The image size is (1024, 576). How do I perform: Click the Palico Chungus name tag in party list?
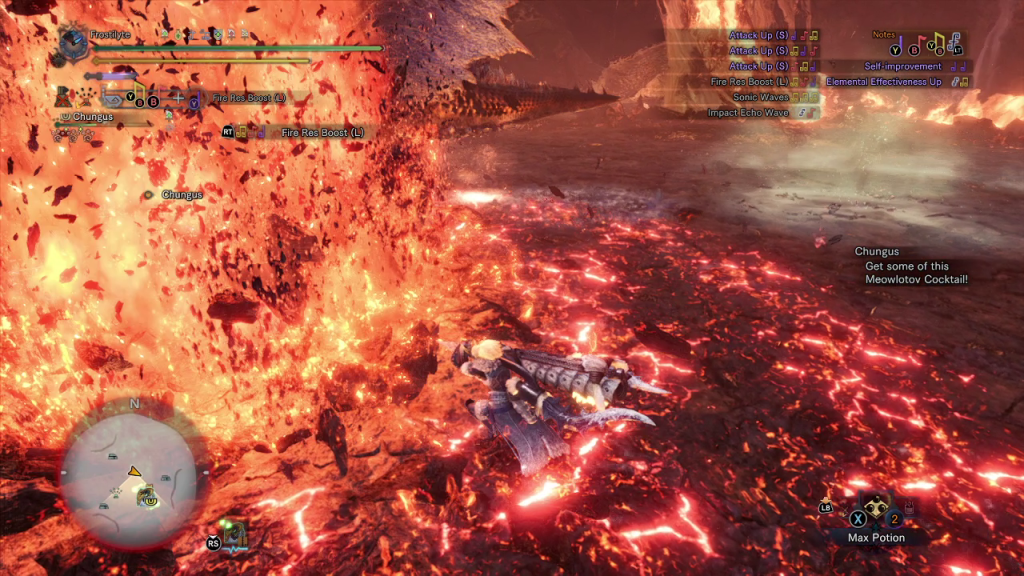(93, 117)
